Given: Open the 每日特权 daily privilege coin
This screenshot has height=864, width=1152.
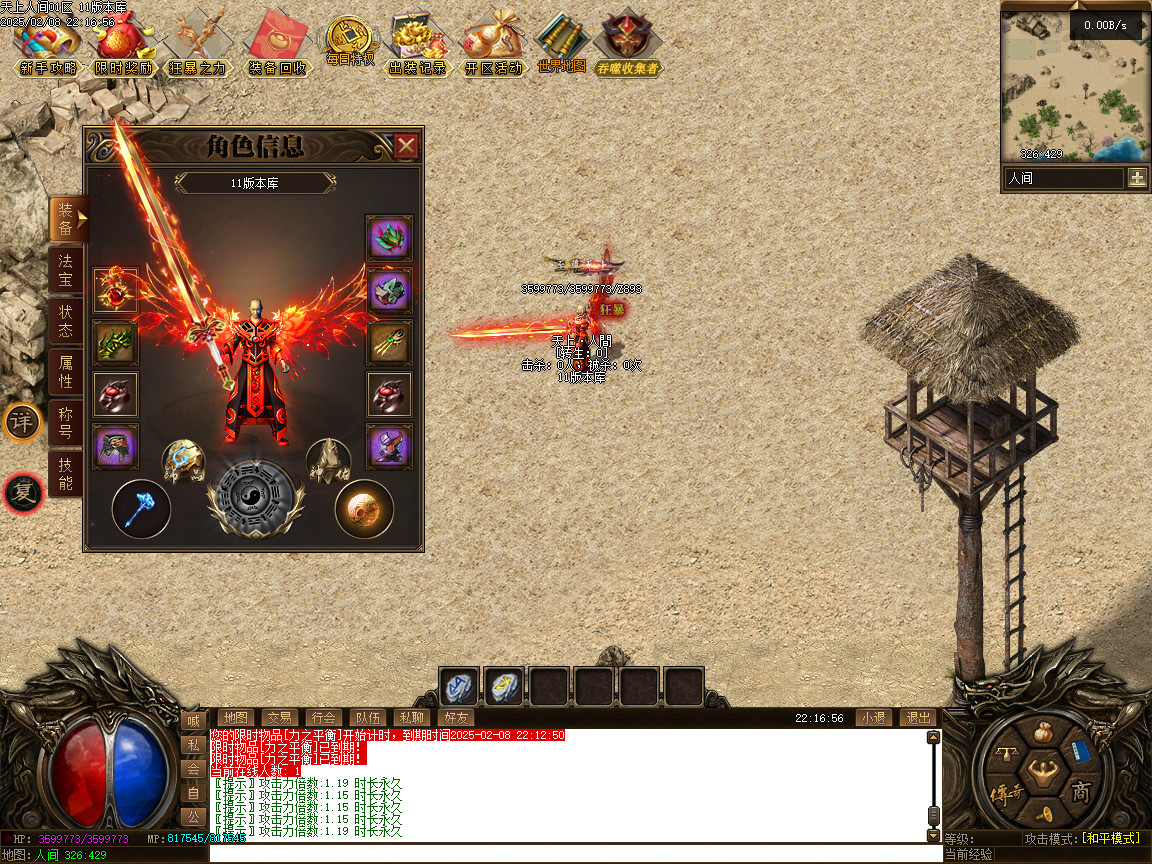Looking at the screenshot, I should click(x=349, y=42).
